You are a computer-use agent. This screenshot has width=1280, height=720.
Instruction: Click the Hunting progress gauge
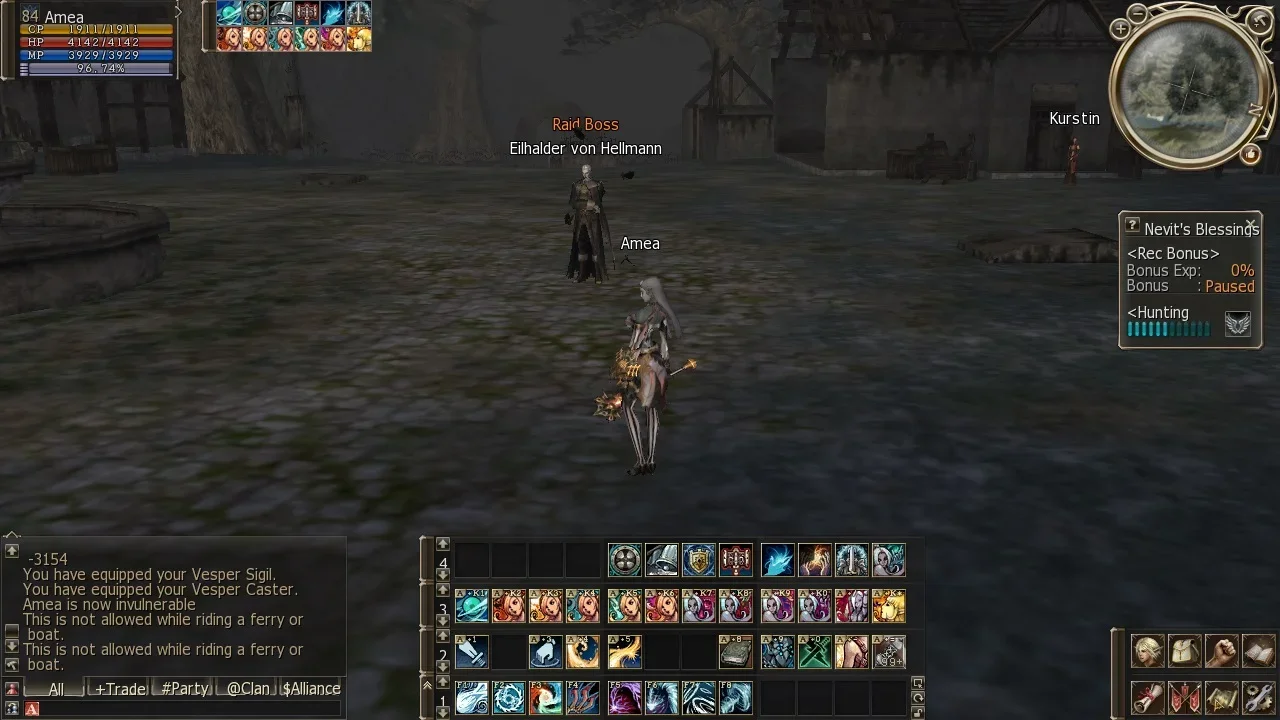coord(1168,329)
